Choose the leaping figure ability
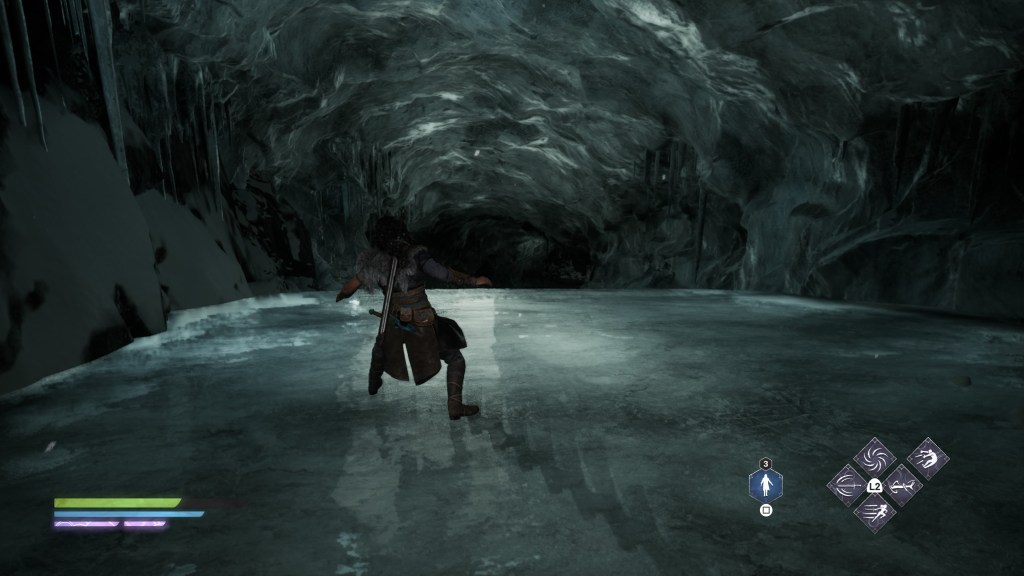The width and height of the screenshot is (1024, 576). coord(927,459)
